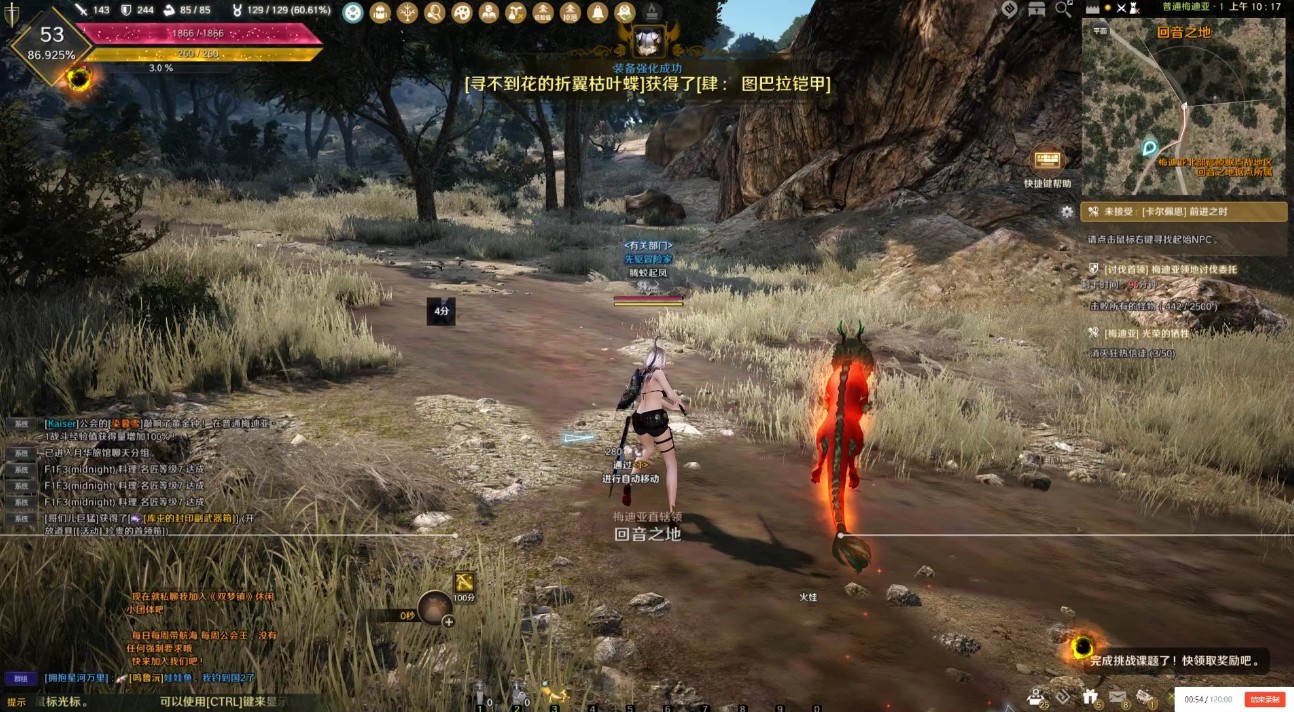This screenshot has height=712, width=1294.
Task: Click the campfire status icon
Action: pyautogui.click(x=651, y=13)
